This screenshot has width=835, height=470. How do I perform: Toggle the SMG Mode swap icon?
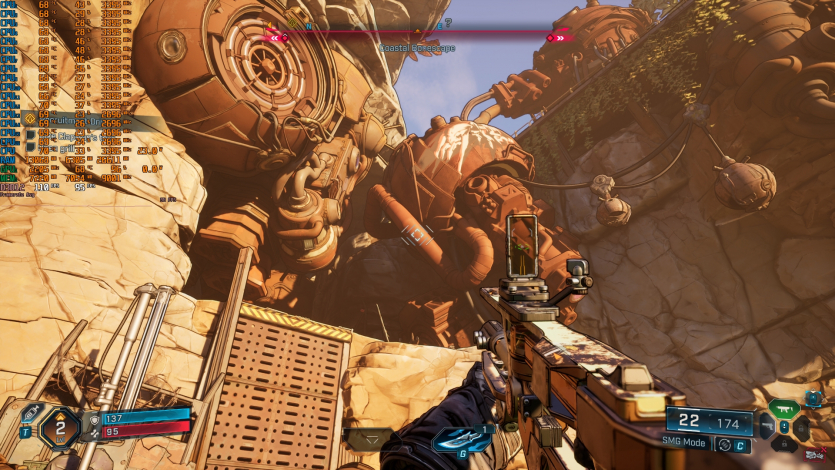pyautogui.click(x=724, y=445)
